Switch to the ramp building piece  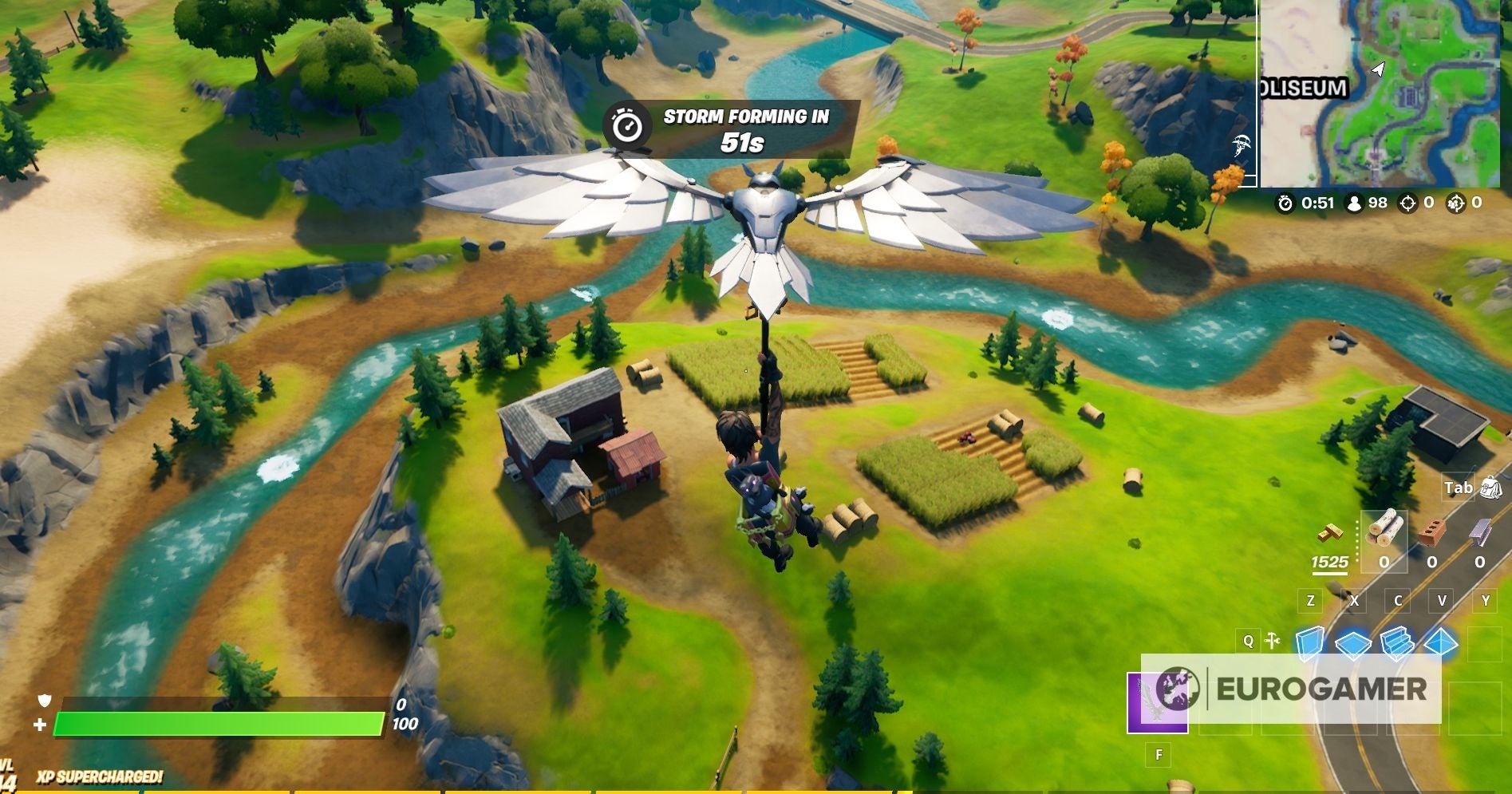pyautogui.click(x=1396, y=644)
